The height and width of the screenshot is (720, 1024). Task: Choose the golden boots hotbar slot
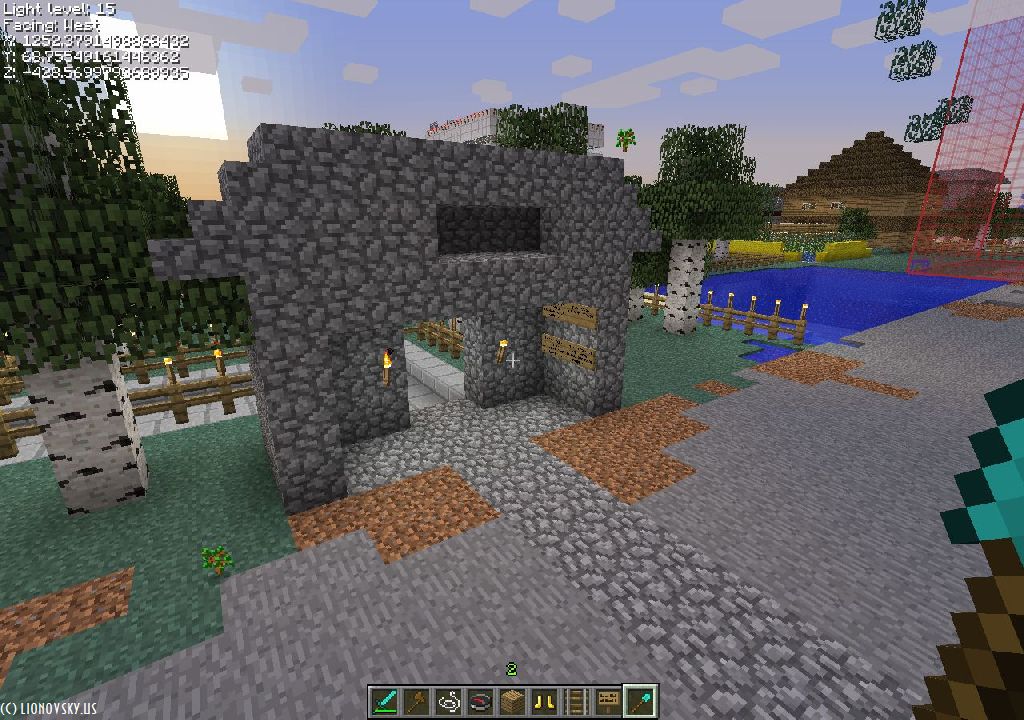tap(545, 701)
